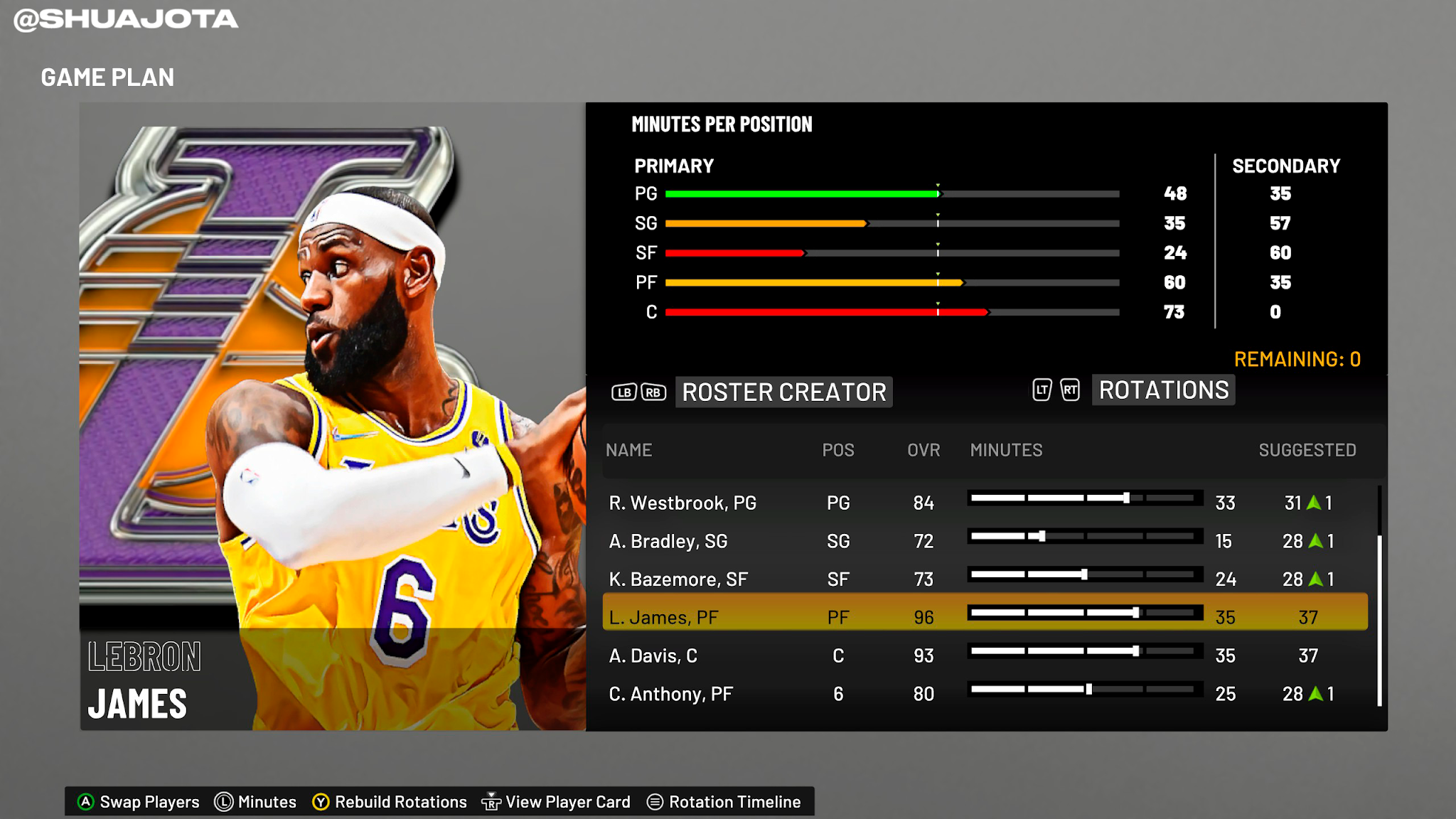Click the Swap Players label
This screenshot has height=819, width=1456.
pyautogui.click(x=148, y=801)
